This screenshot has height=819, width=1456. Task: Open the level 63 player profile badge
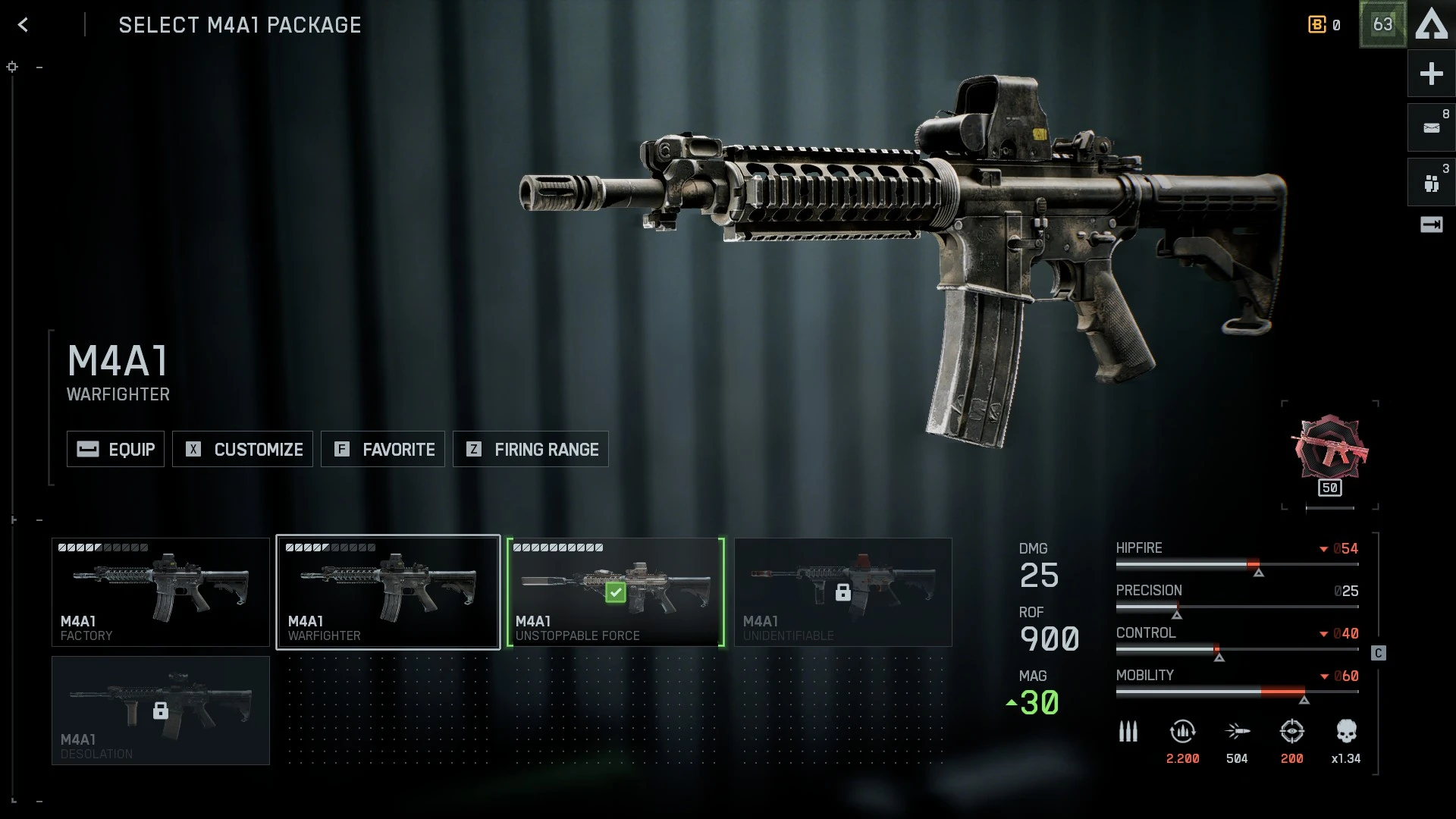(x=1382, y=25)
